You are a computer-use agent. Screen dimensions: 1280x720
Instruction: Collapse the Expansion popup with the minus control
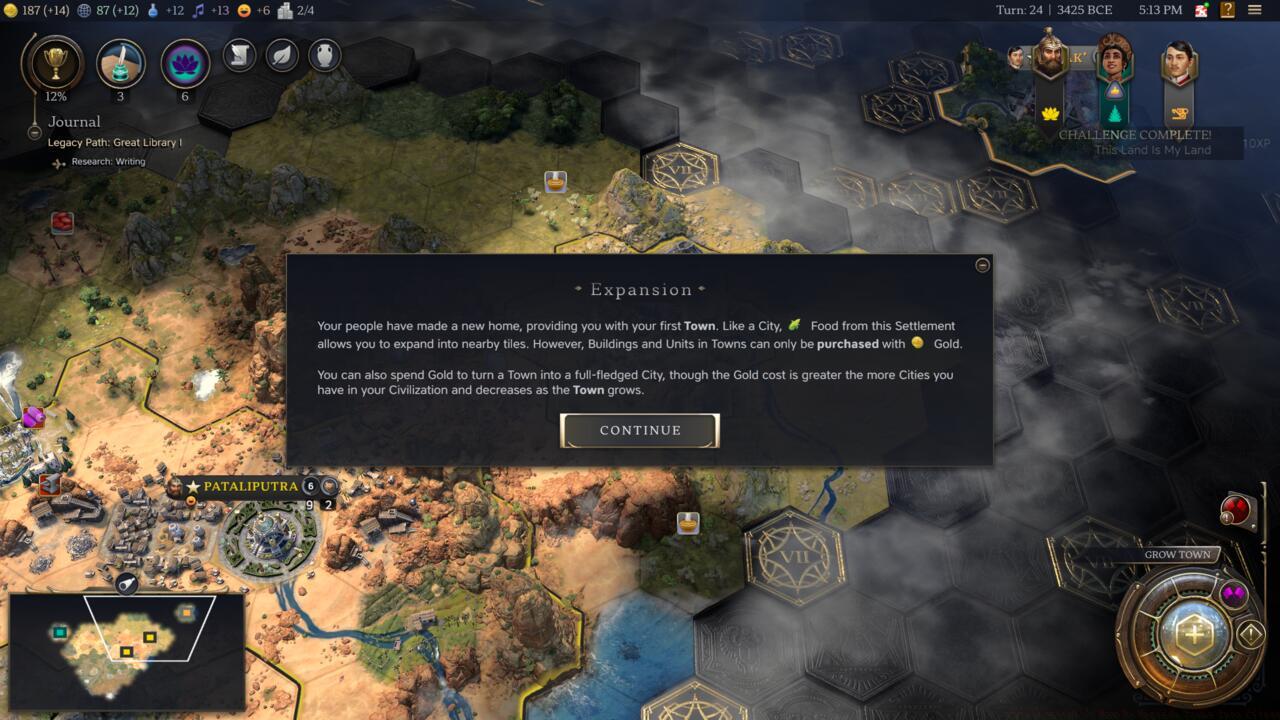click(x=981, y=265)
